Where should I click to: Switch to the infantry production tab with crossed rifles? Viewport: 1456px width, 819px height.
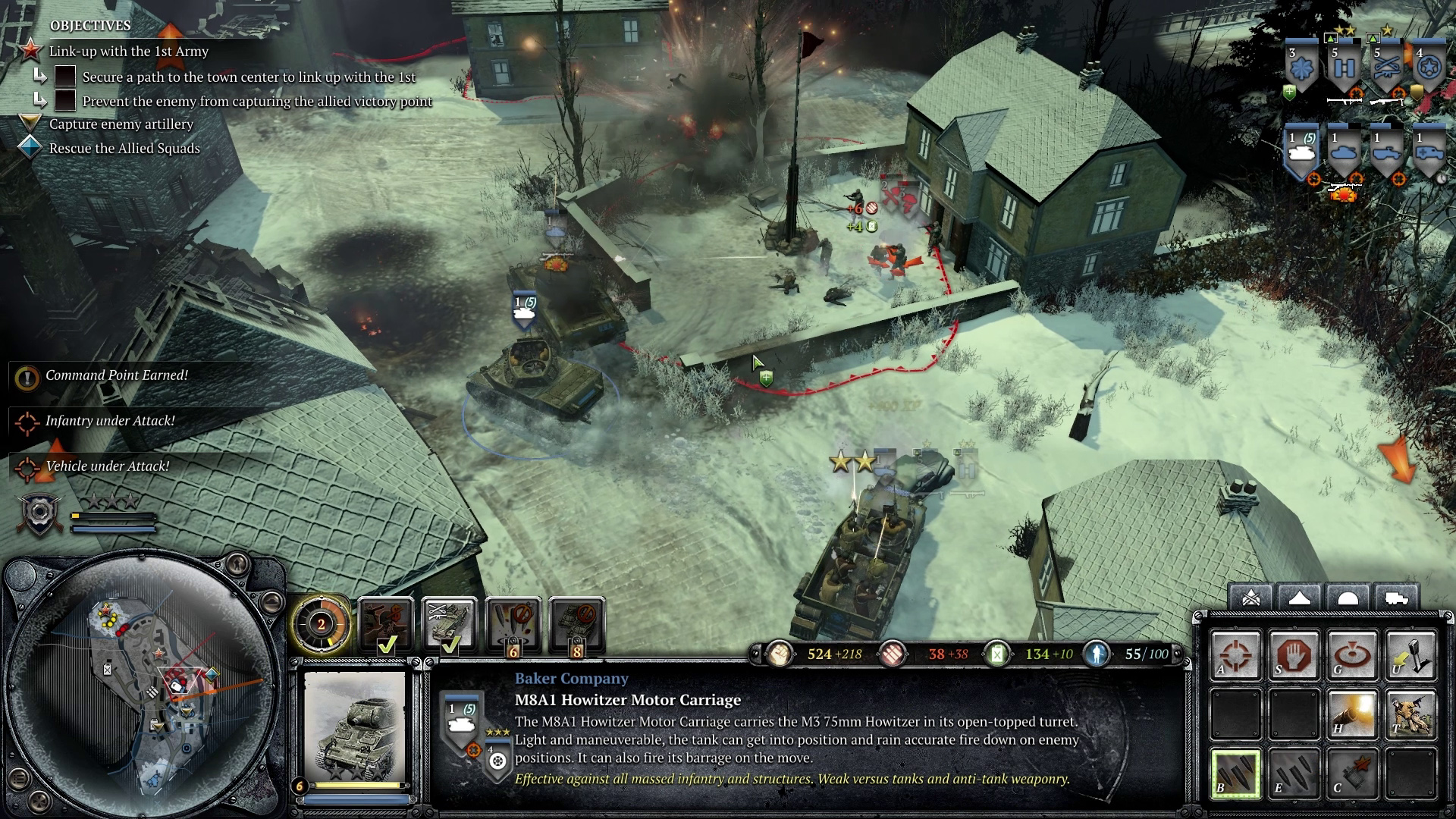pos(1250,598)
